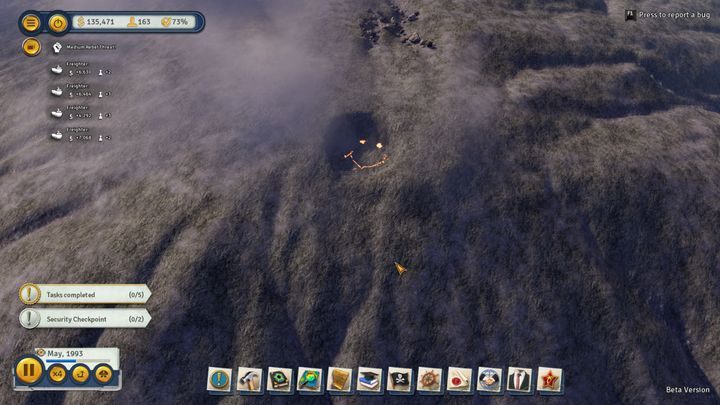Set game speed to x4
The height and width of the screenshot is (405, 720).
tap(58, 373)
